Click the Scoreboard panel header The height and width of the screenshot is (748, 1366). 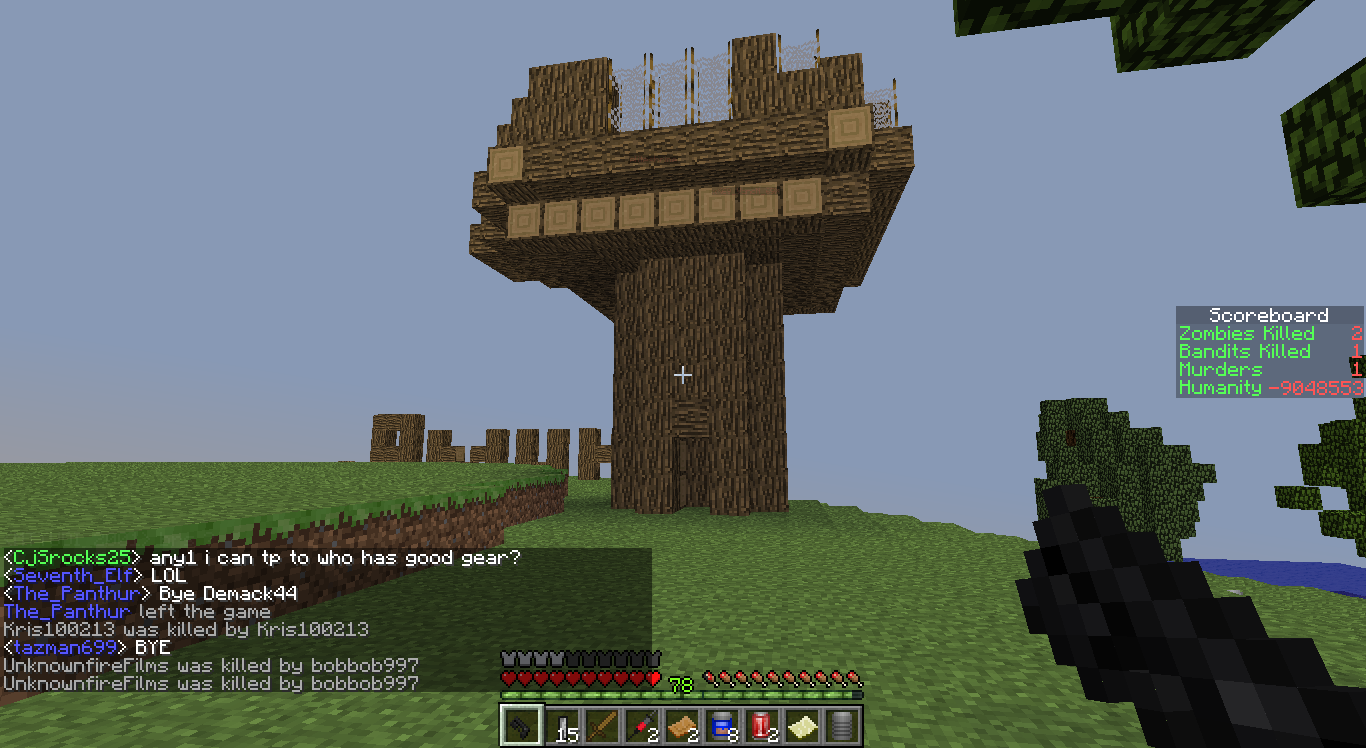point(1268,315)
